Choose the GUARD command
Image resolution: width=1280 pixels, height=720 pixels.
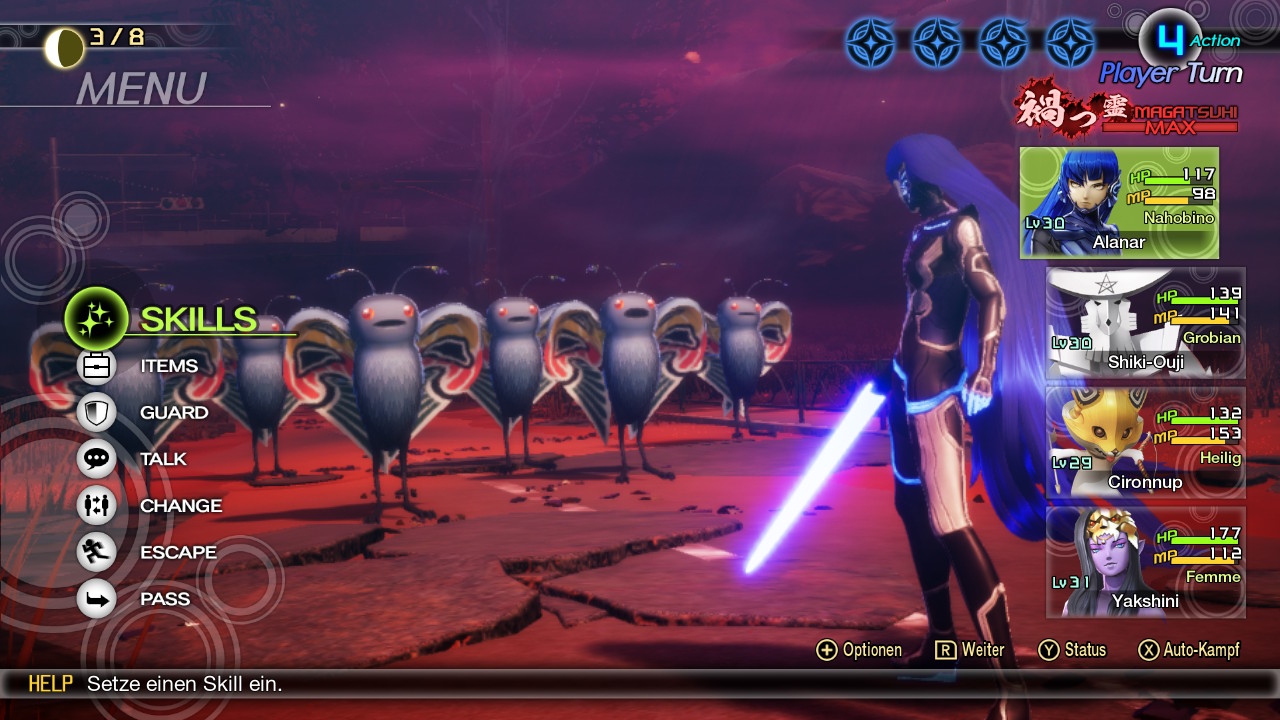point(173,412)
